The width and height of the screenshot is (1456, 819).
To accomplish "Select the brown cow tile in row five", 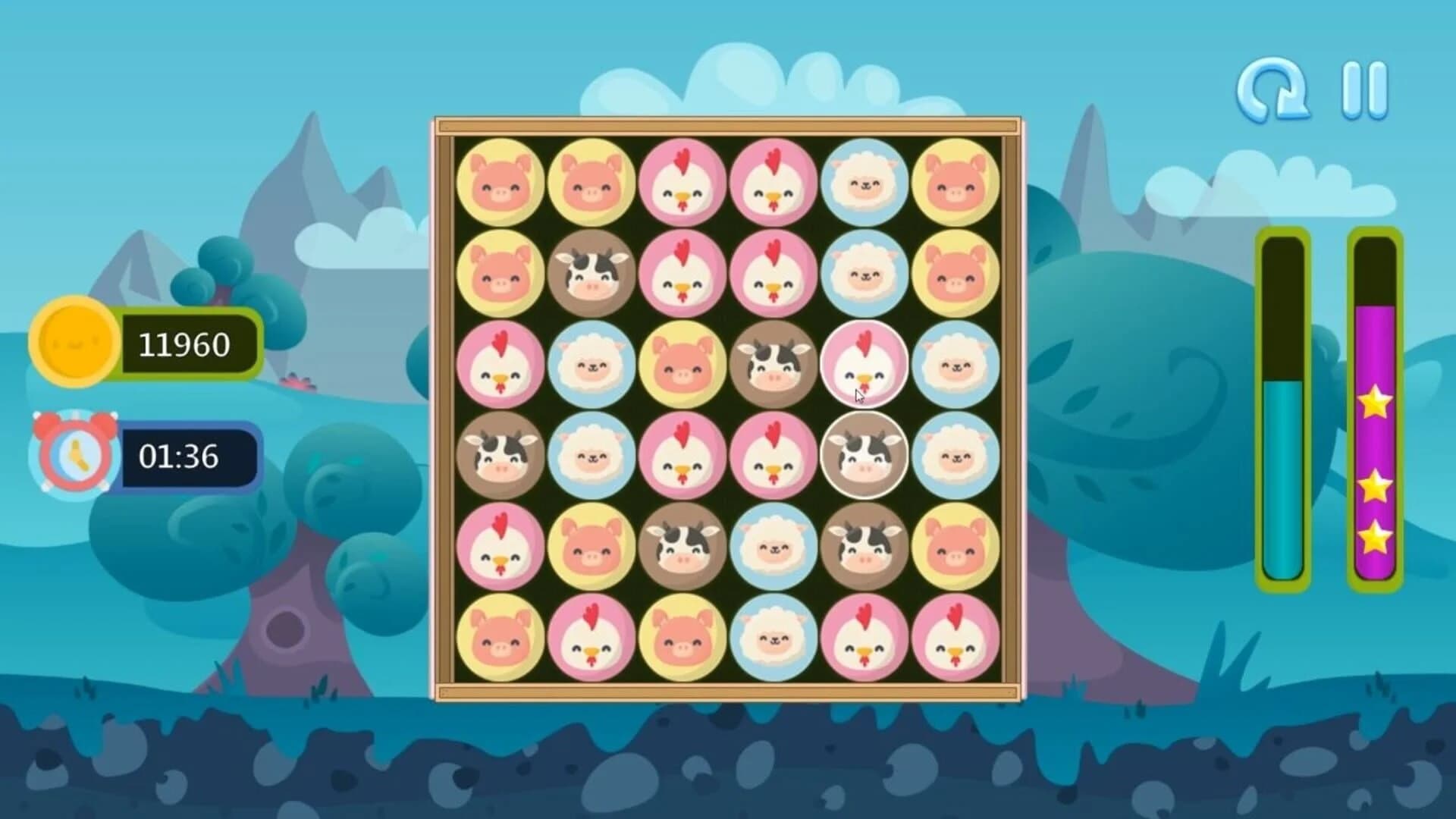I will click(x=682, y=548).
